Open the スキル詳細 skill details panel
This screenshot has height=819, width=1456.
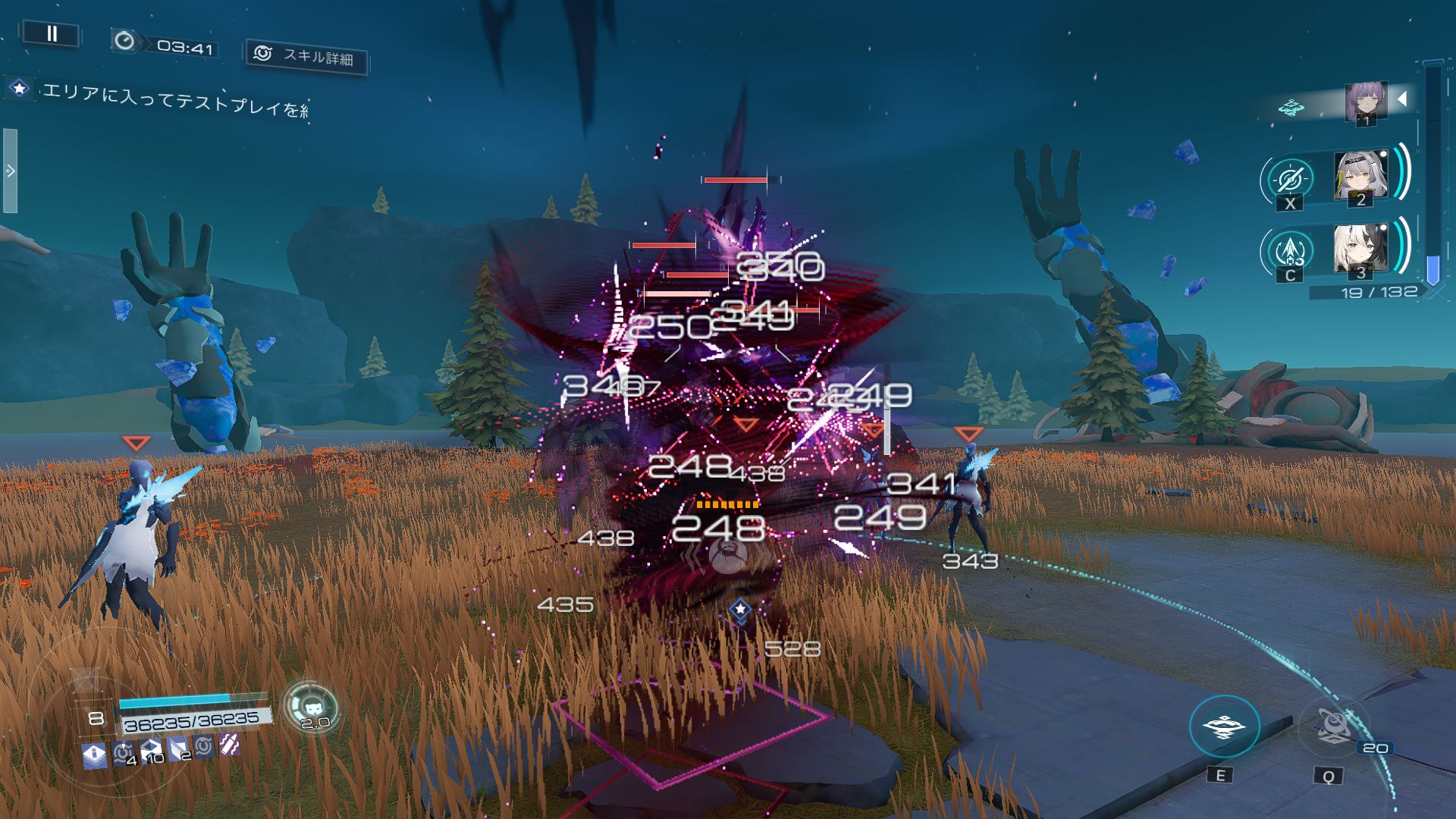click(x=307, y=55)
